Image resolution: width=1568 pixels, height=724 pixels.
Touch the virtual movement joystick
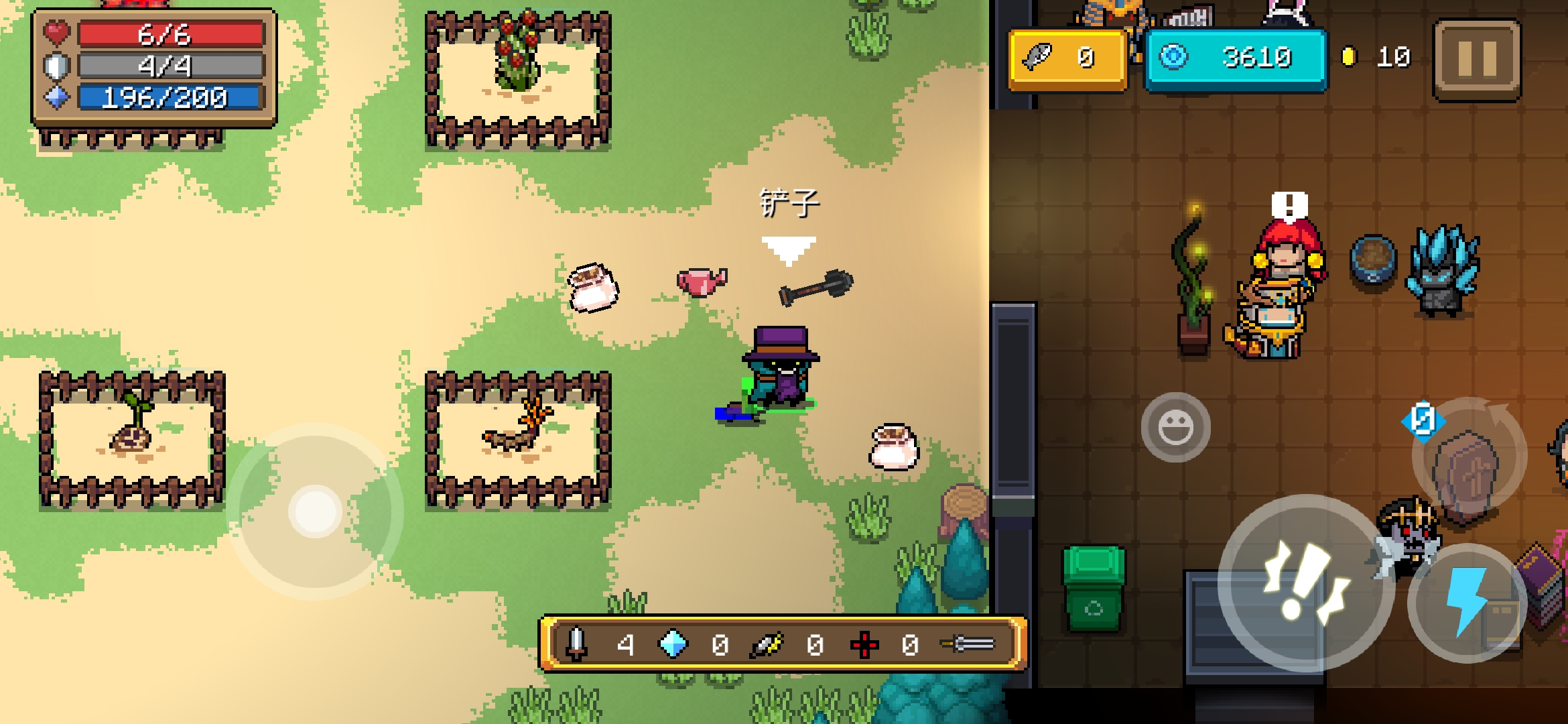click(x=315, y=511)
